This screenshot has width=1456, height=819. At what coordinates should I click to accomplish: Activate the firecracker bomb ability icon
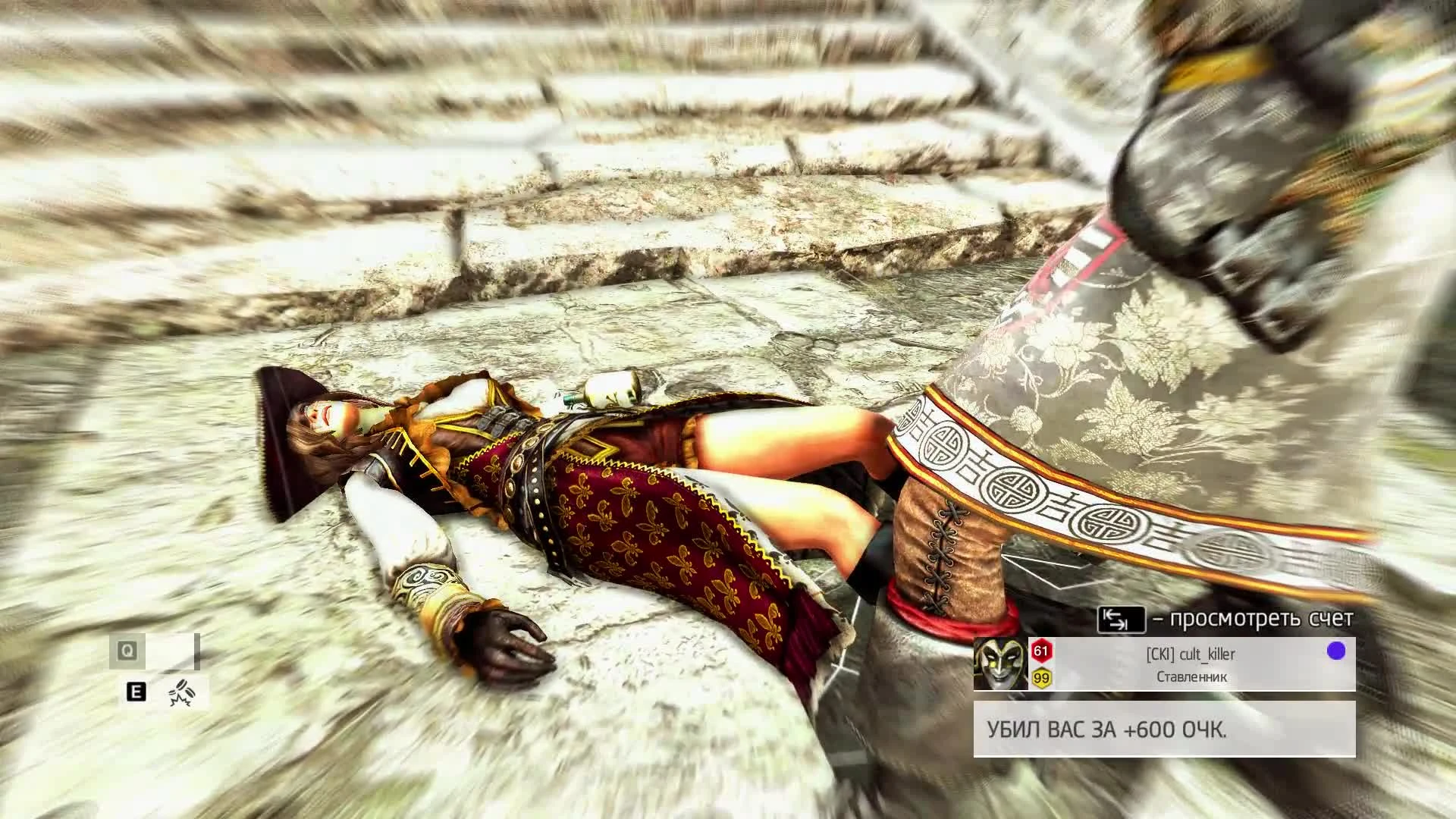(x=183, y=693)
